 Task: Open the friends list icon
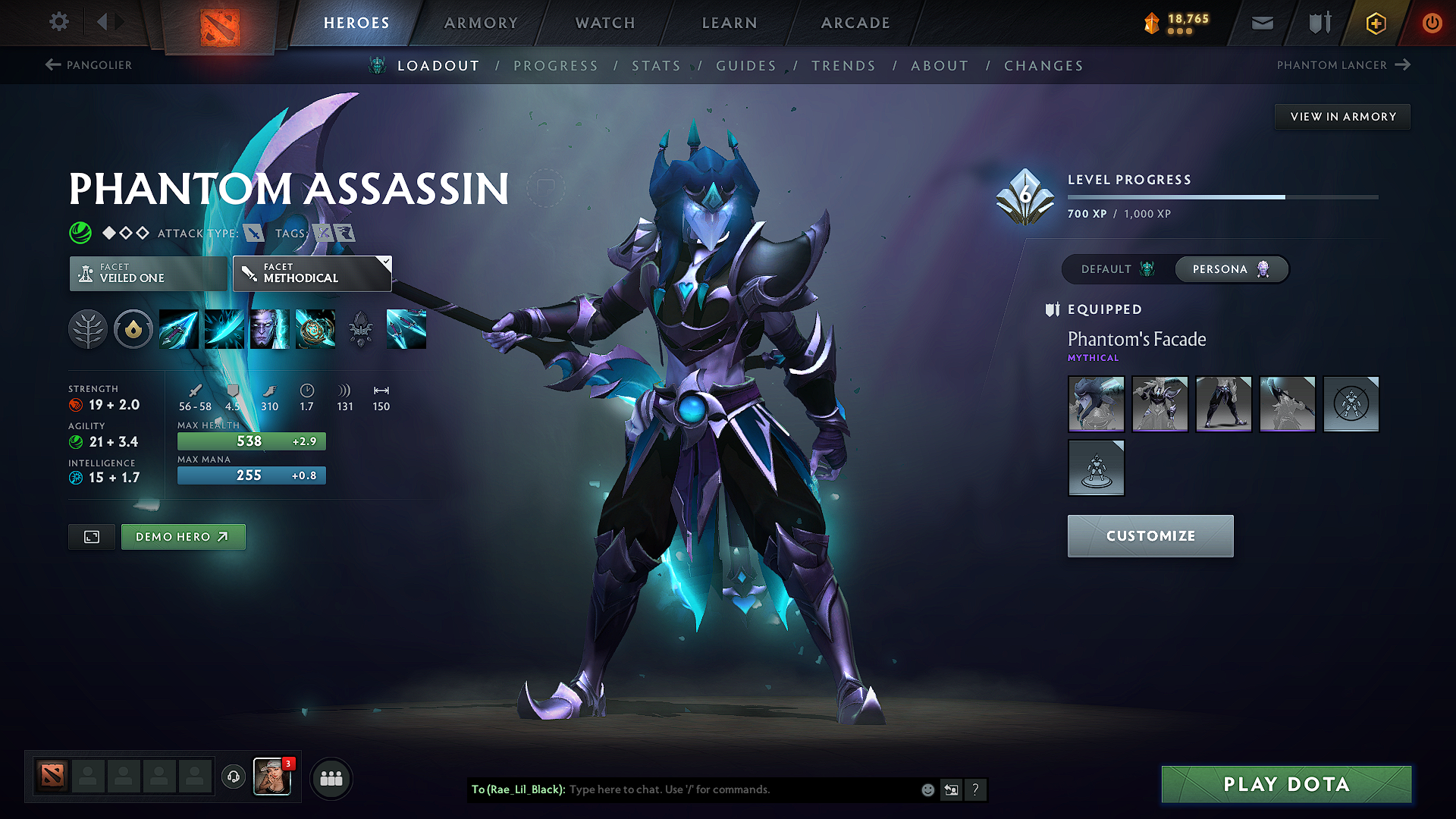(x=331, y=778)
